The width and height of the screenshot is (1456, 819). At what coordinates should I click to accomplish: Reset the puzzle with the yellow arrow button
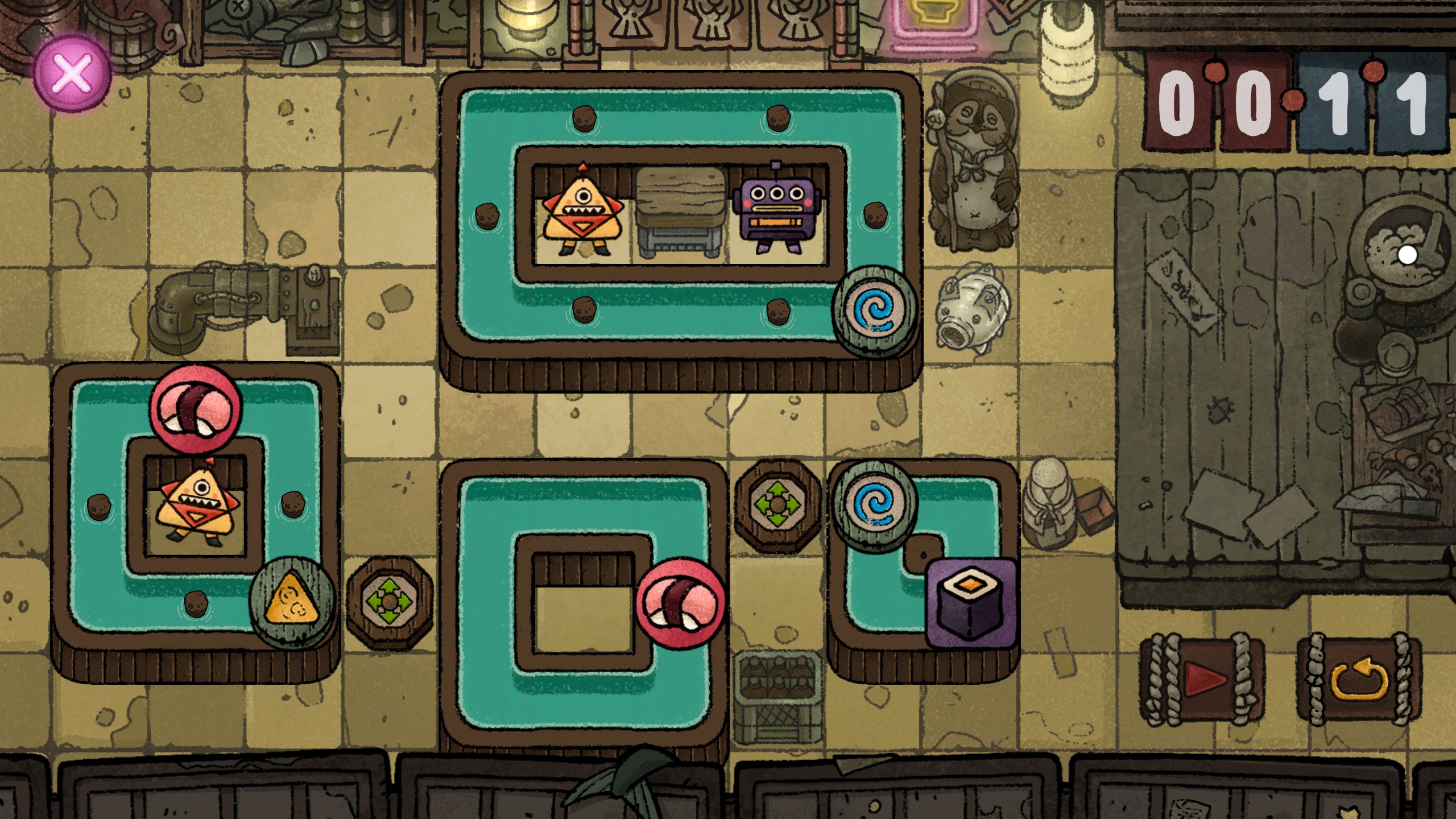(x=1359, y=679)
